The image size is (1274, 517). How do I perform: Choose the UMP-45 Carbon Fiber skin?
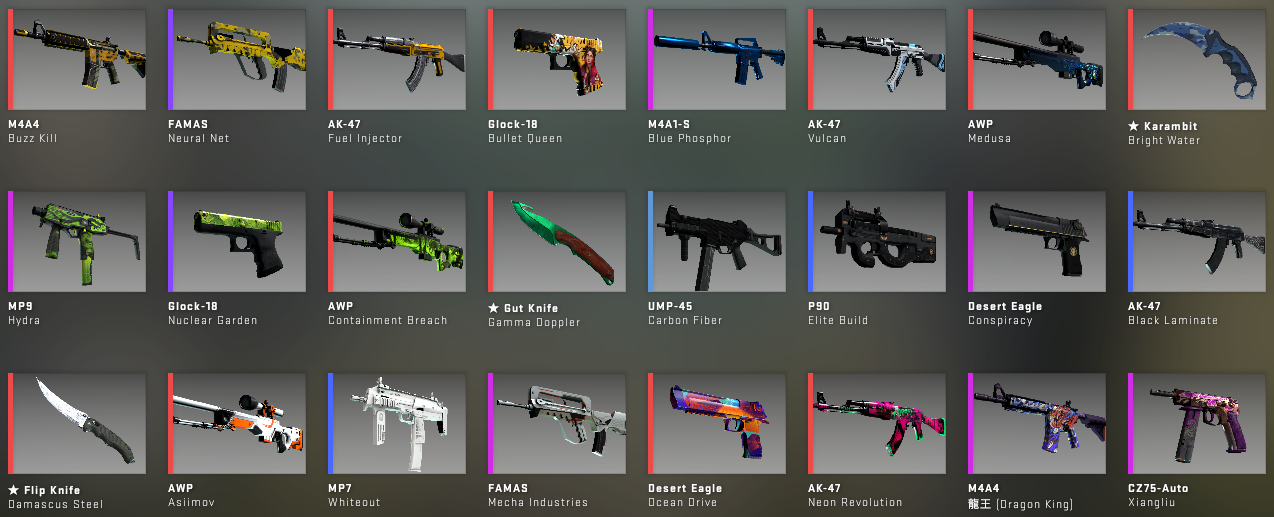[x=717, y=242]
